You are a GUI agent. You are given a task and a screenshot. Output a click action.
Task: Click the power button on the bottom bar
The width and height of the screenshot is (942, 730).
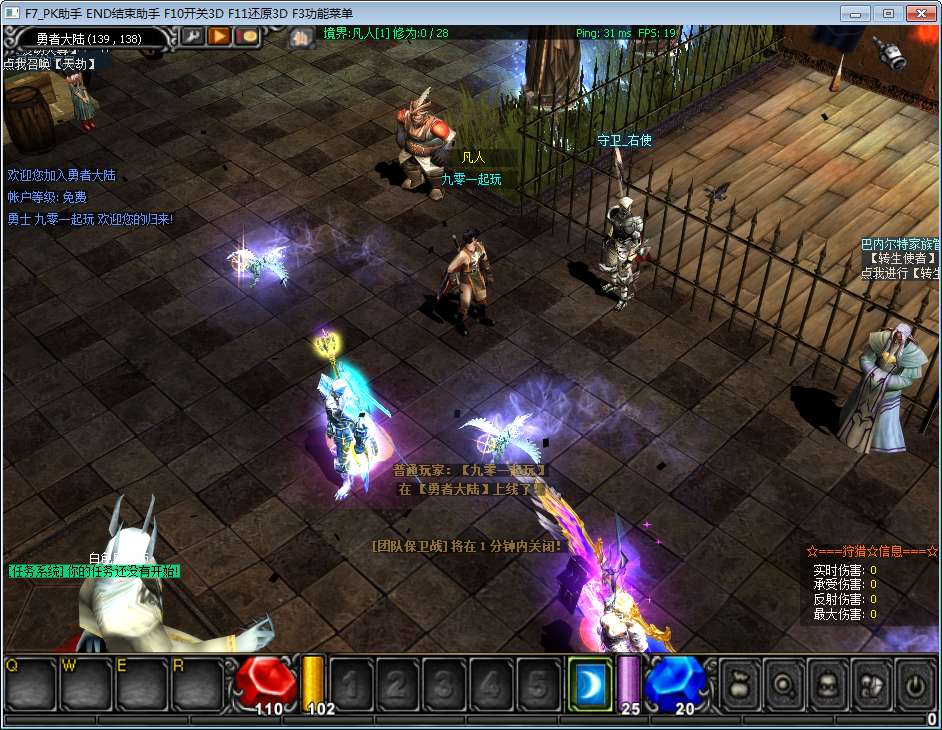[x=915, y=684]
